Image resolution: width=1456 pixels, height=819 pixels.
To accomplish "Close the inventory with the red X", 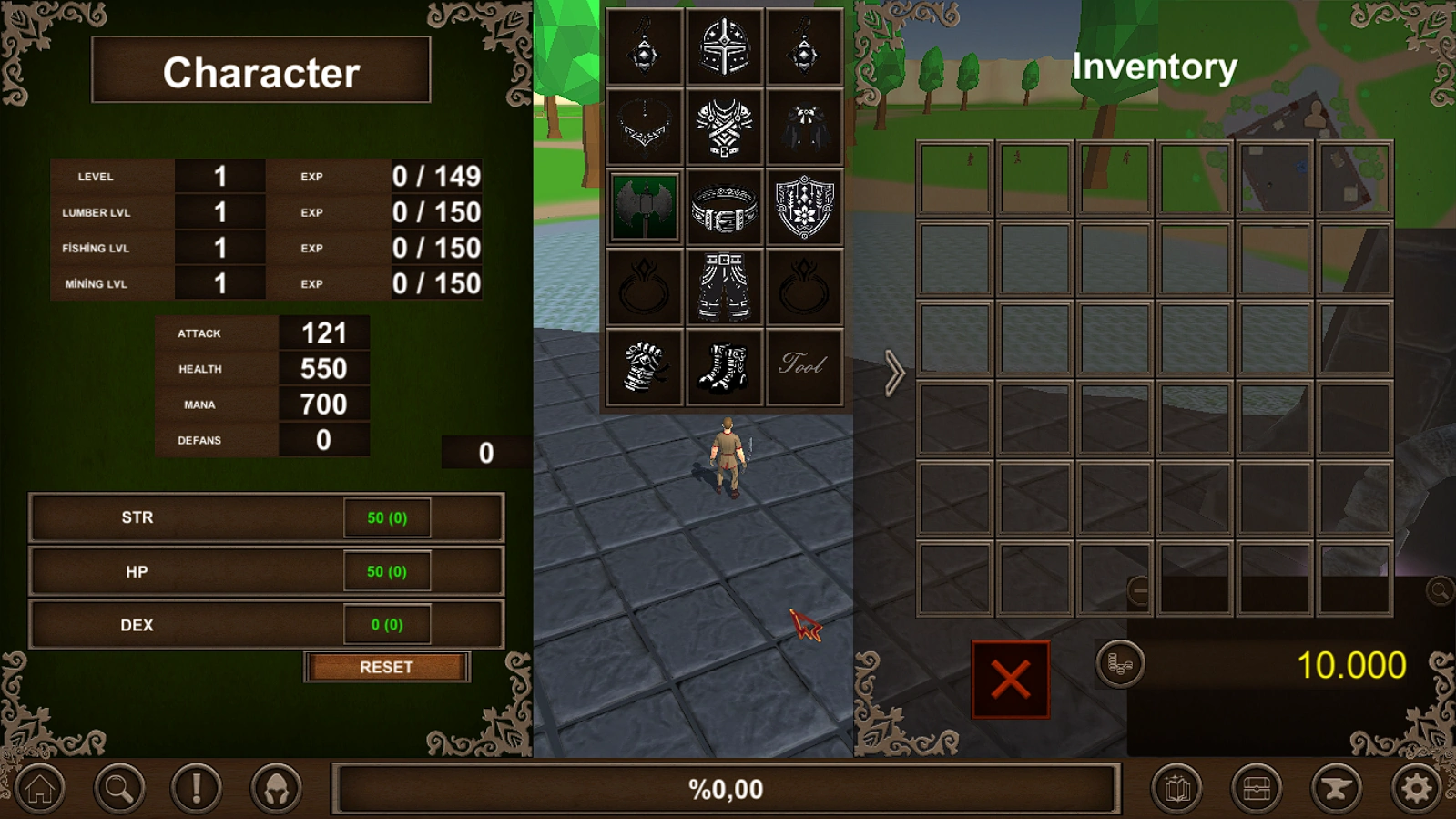I will click(x=1009, y=681).
